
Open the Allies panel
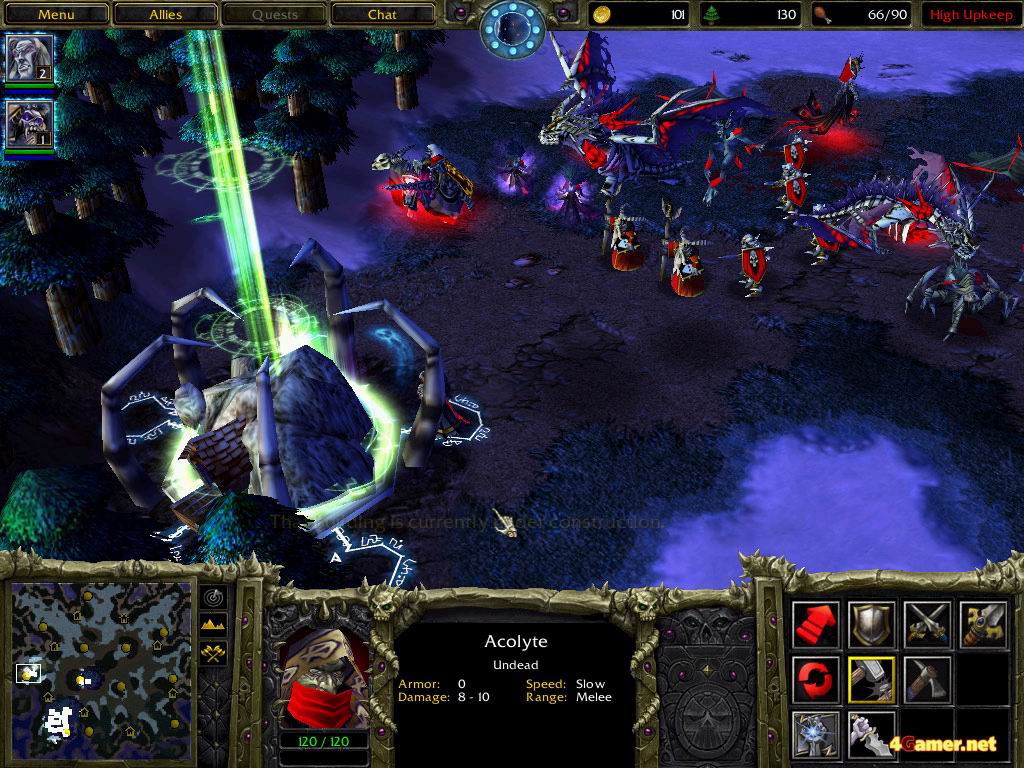pos(166,15)
